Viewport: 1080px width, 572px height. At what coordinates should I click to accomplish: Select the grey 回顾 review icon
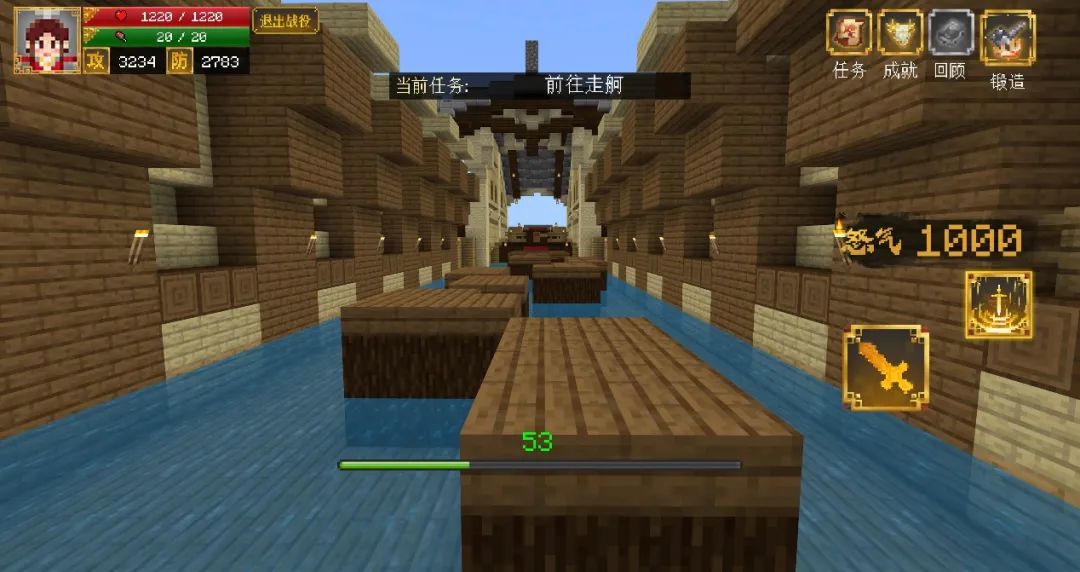coord(950,33)
